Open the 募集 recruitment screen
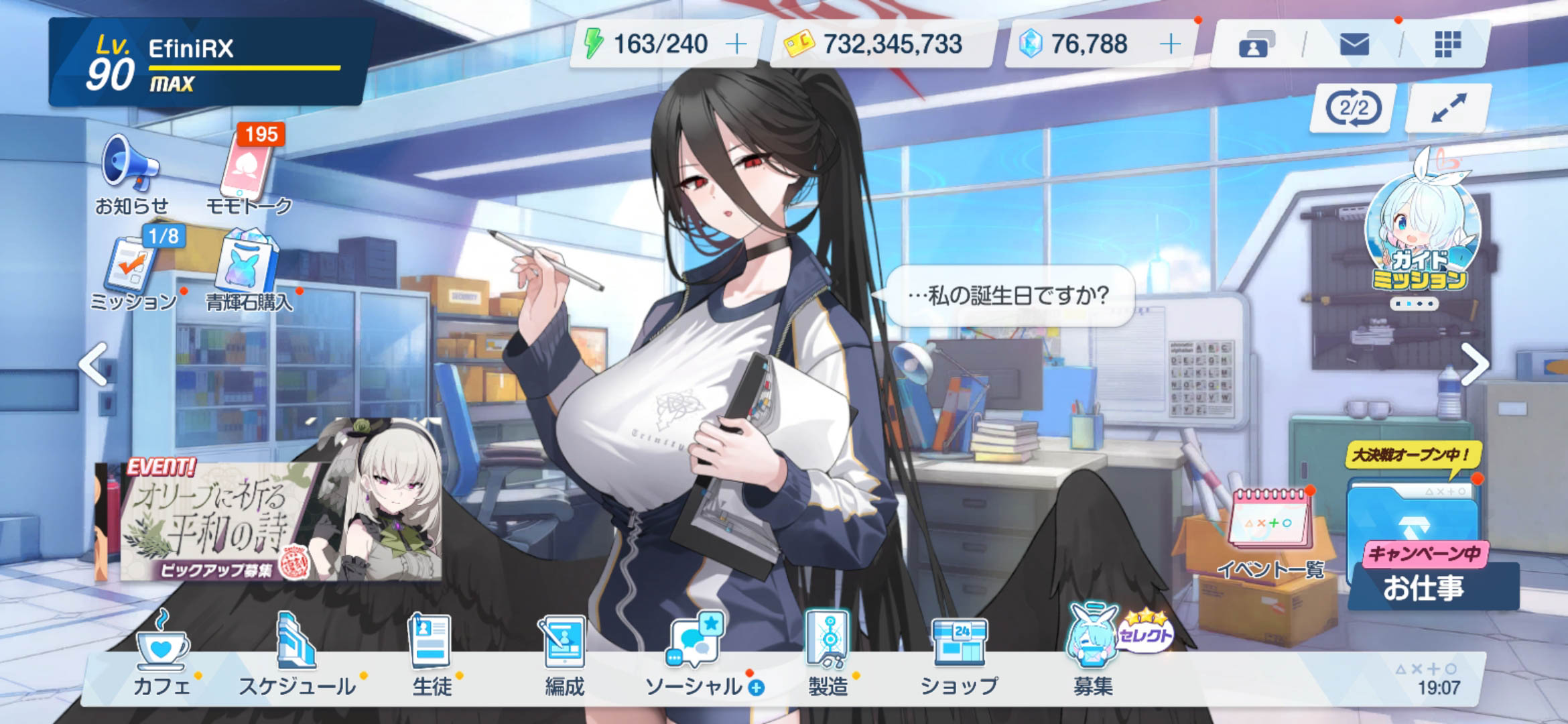This screenshot has width=1568, height=724. point(1094,654)
